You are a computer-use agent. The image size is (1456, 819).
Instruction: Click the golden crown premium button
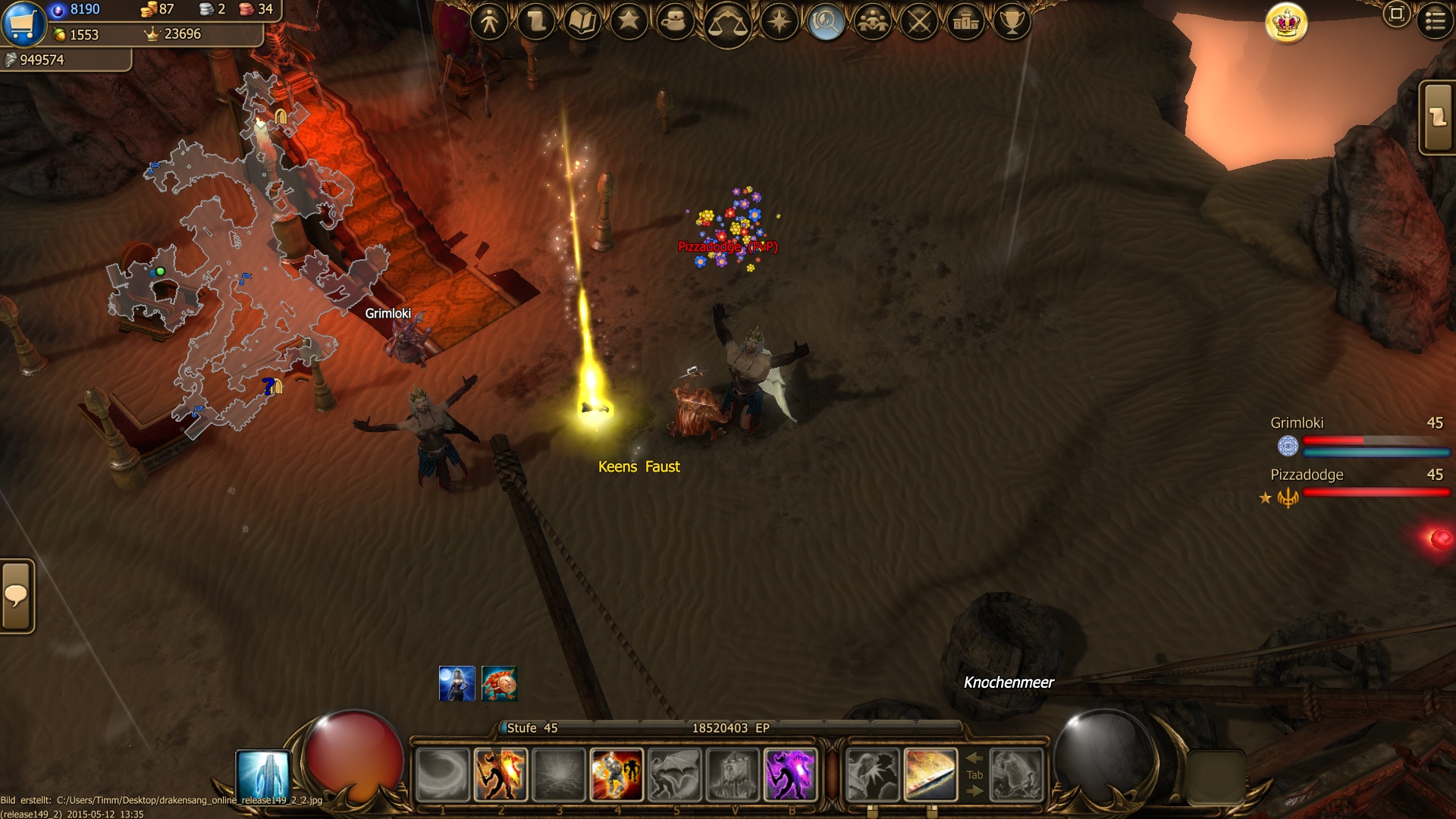(x=1287, y=24)
